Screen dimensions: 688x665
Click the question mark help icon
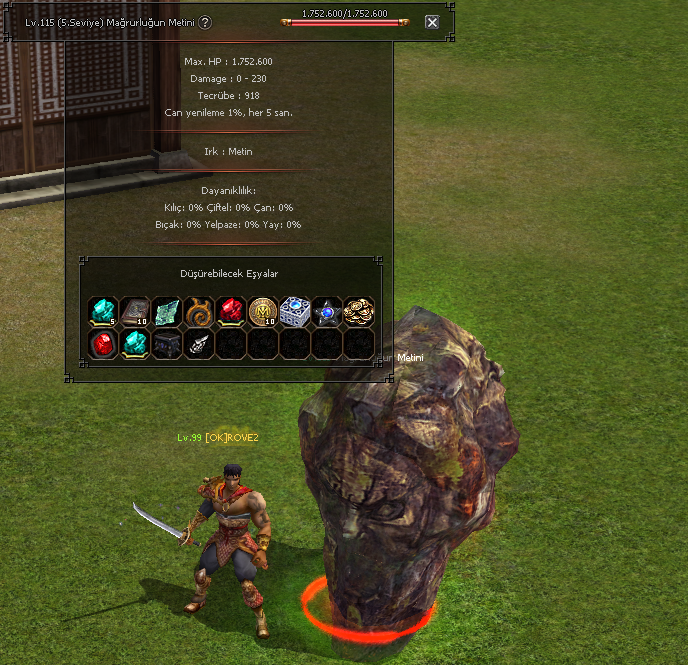205,22
